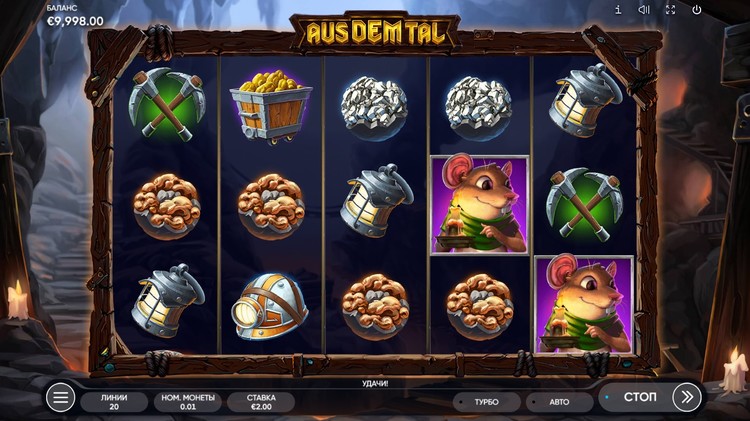Open the hamburger menu

tap(61, 398)
